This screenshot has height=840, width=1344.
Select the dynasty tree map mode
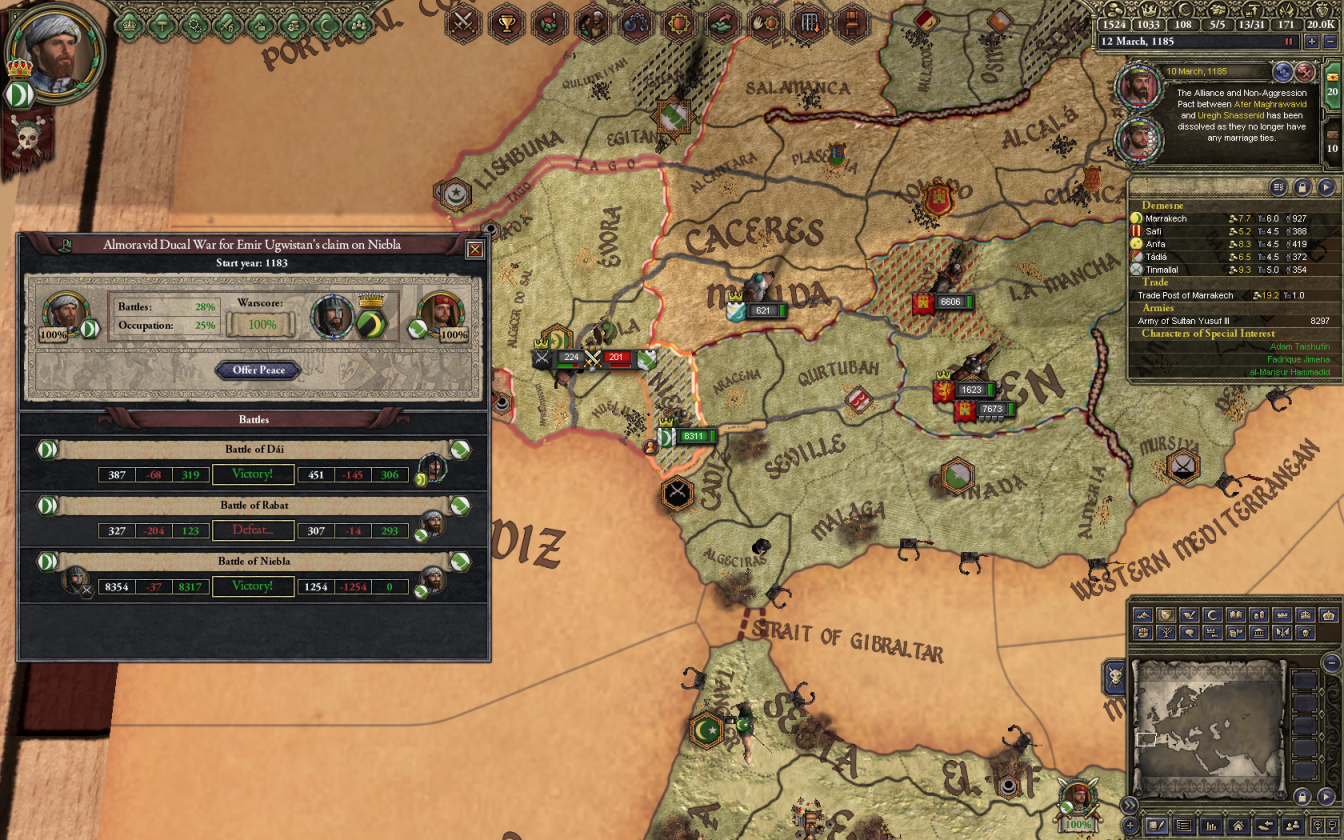pyautogui.click(x=1166, y=633)
